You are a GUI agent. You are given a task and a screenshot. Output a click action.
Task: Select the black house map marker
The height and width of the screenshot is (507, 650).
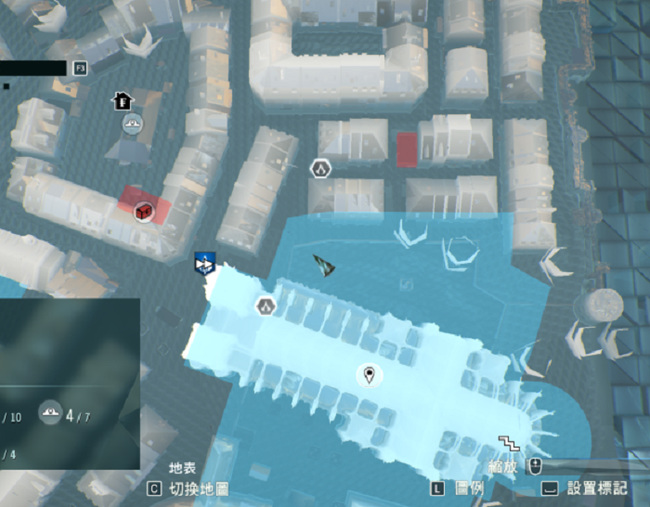[x=121, y=100]
